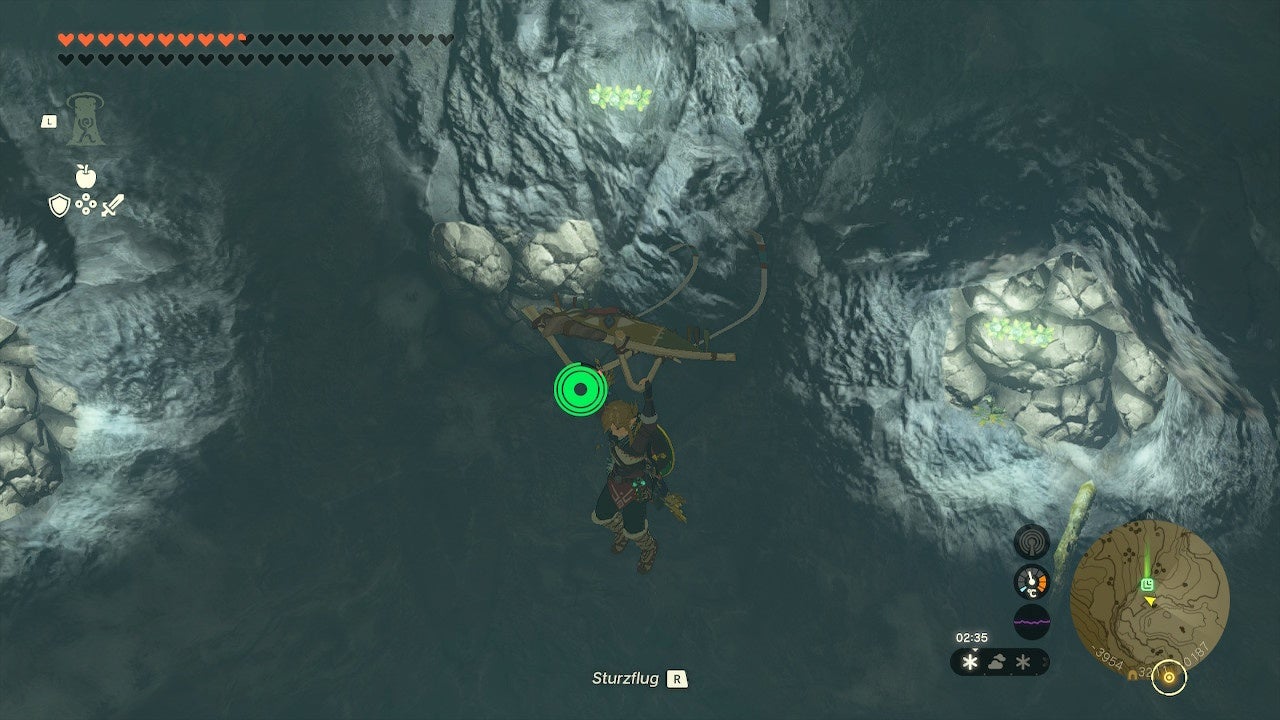Click the caret above the forecast bar
Viewport: 1280px width, 720px height.
[x=976, y=650]
